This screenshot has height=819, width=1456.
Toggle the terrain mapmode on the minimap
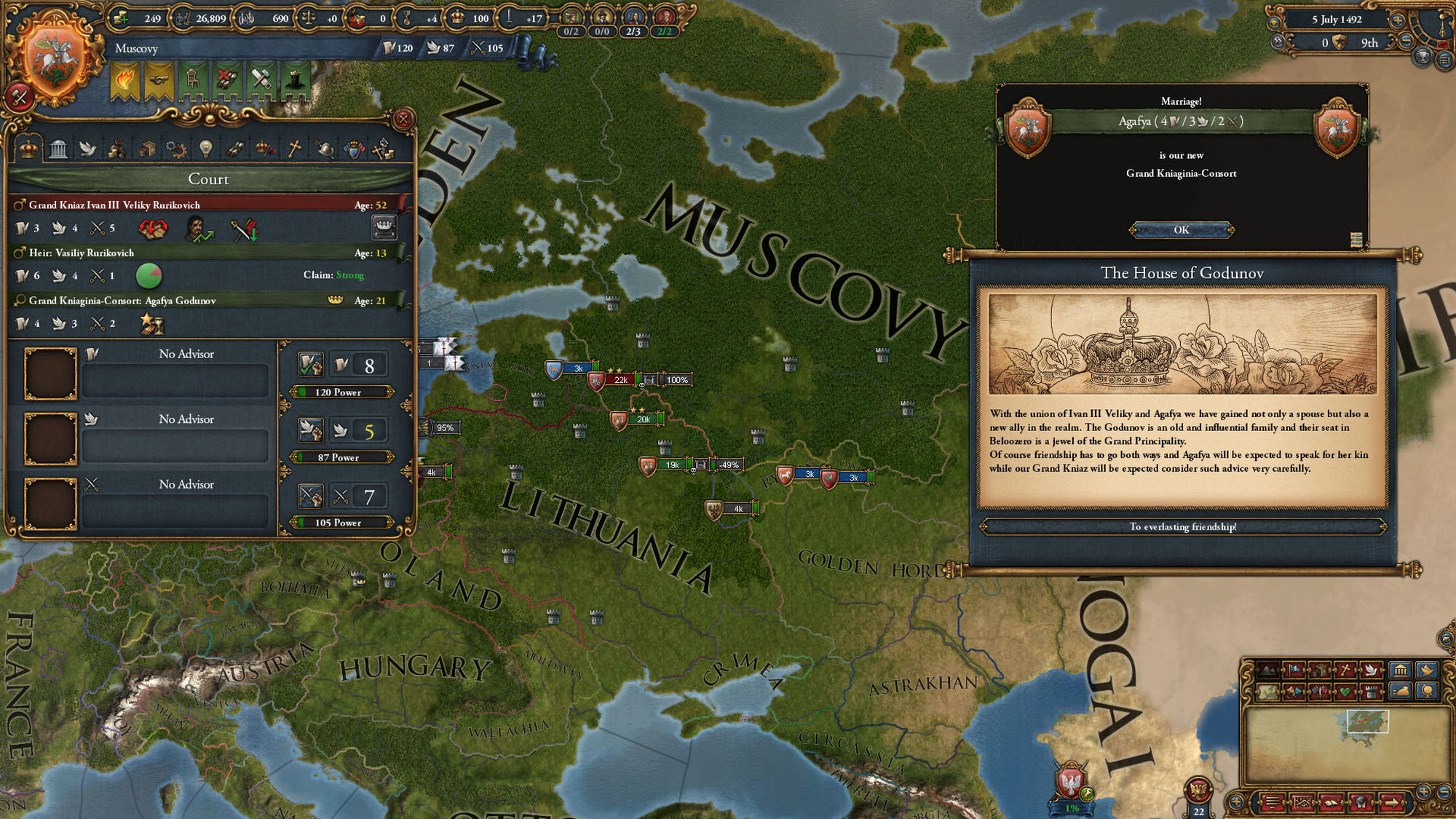(1267, 670)
